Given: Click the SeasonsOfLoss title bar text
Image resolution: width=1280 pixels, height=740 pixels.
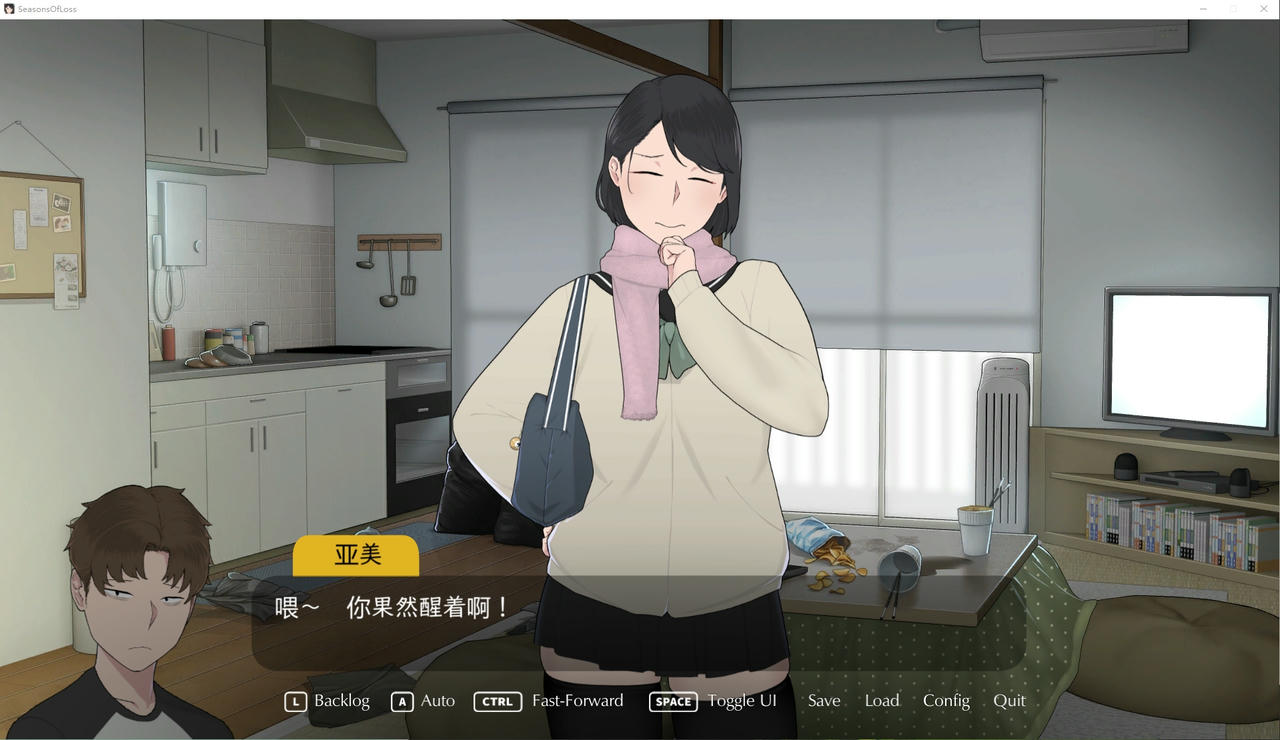Looking at the screenshot, I should [48, 8].
